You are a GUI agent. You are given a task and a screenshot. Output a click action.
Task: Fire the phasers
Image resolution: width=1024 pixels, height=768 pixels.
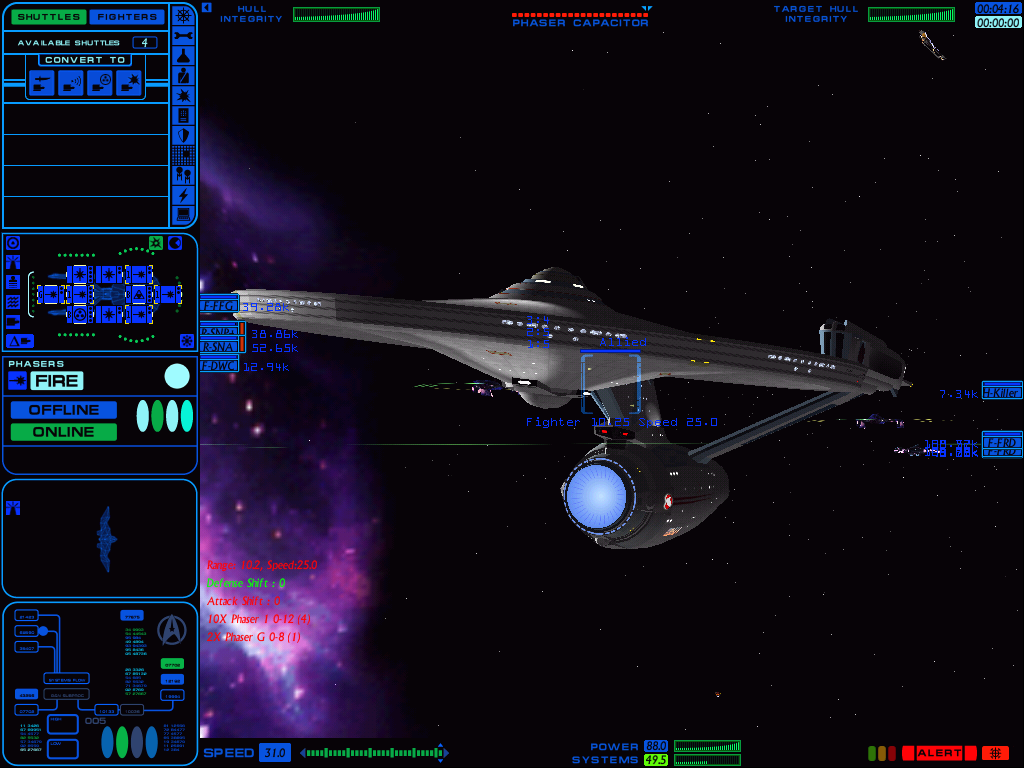(x=56, y=380)
